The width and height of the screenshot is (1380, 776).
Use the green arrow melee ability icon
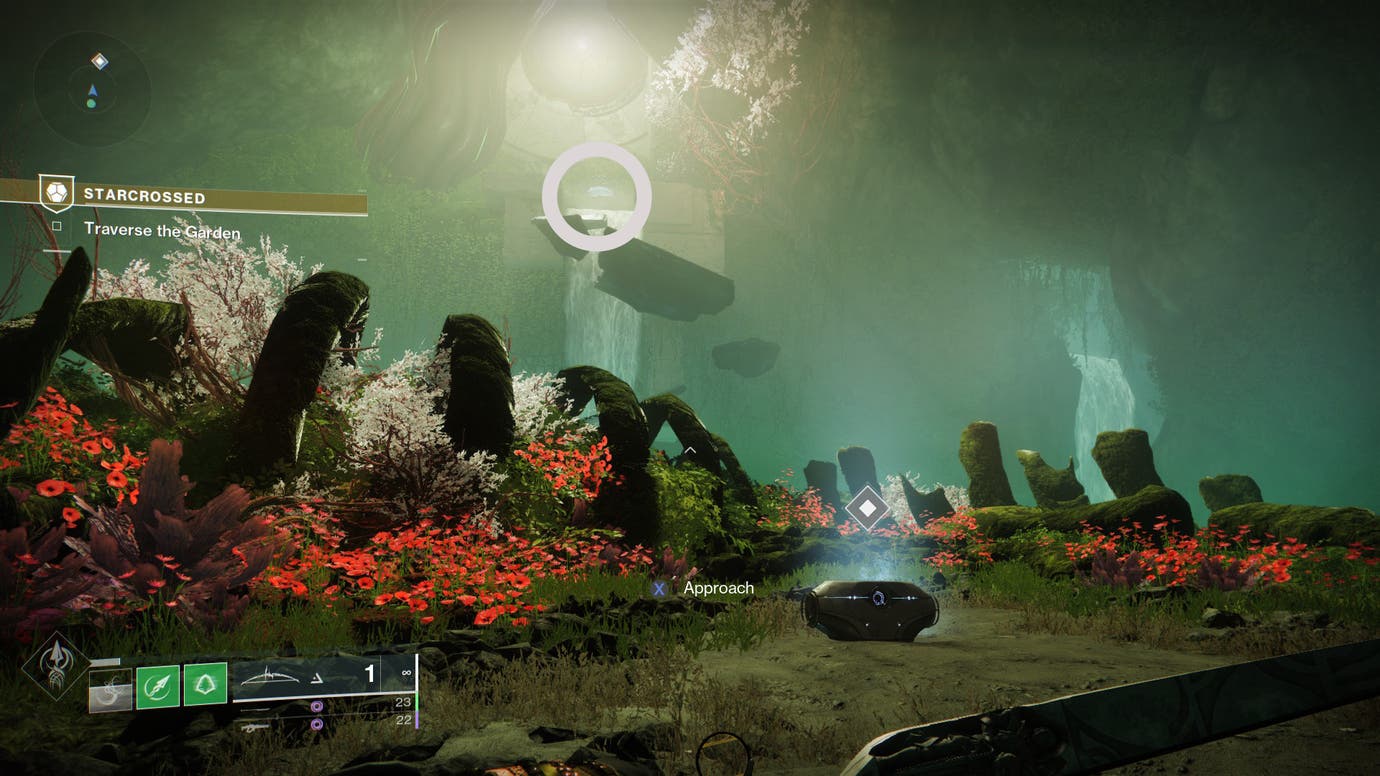pos(157,684)
